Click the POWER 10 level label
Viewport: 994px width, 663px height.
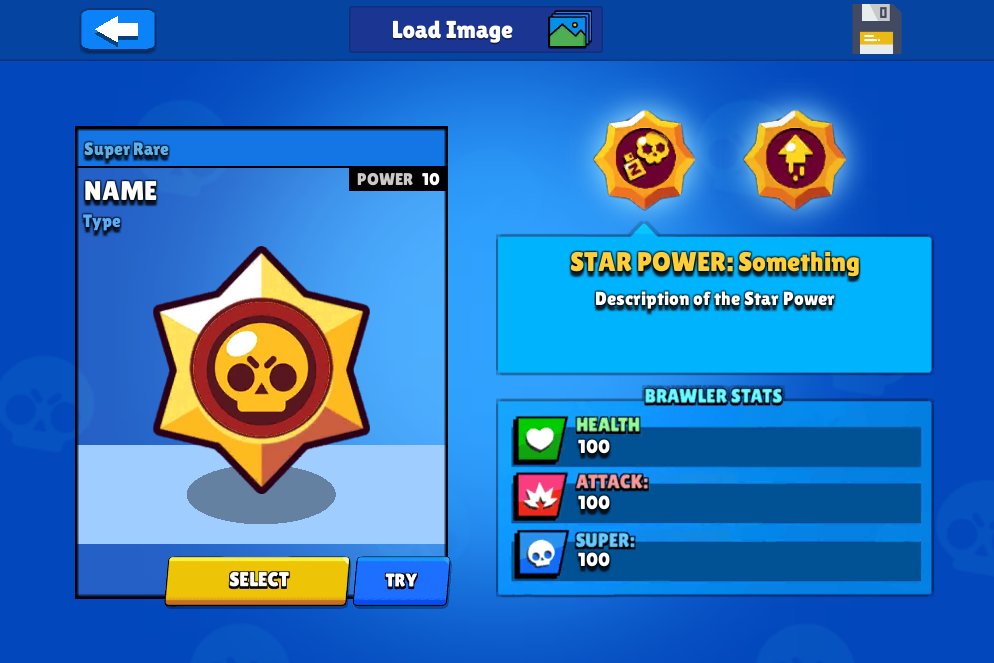(398, 180)
